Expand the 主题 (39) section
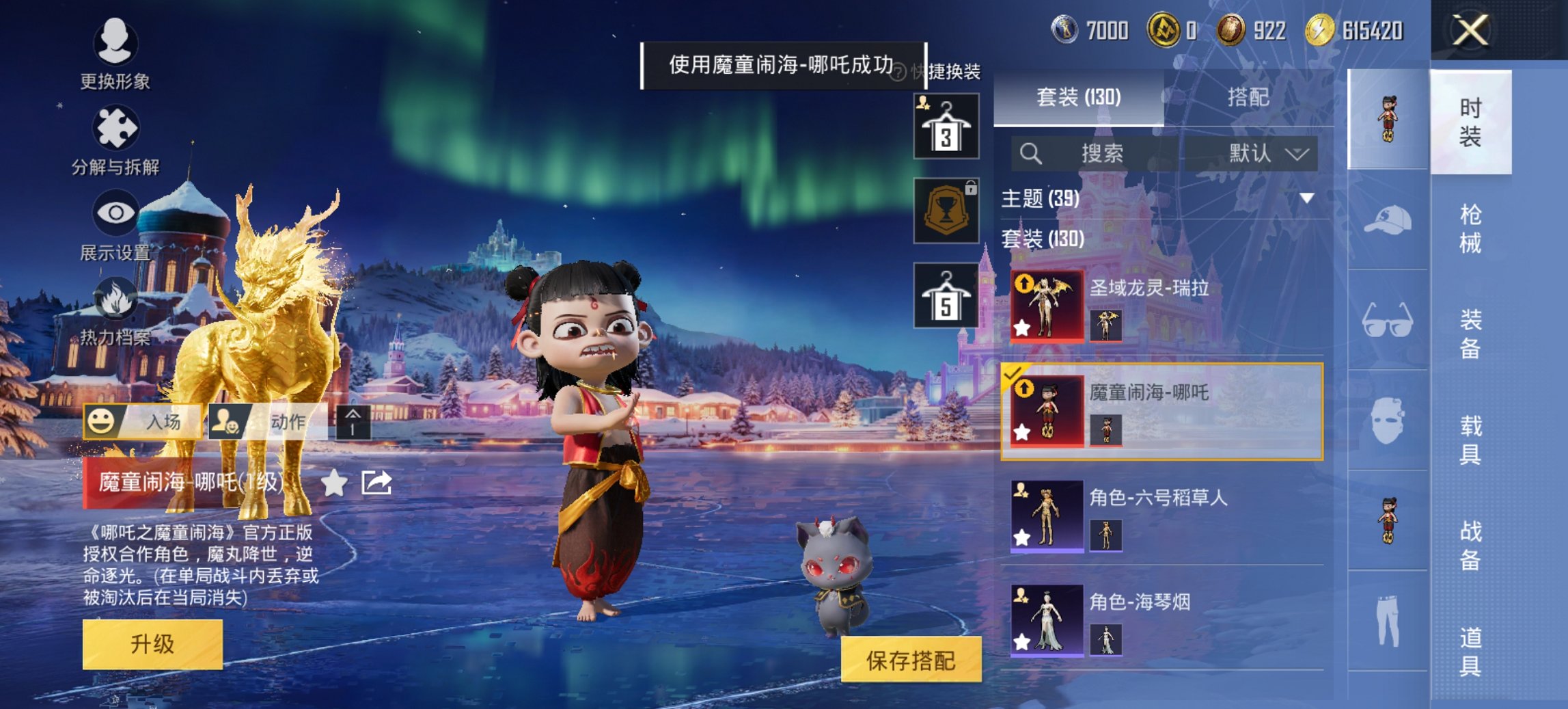Image resolution: width=1568 pixels, height=709 pixels. [1306, 199]
